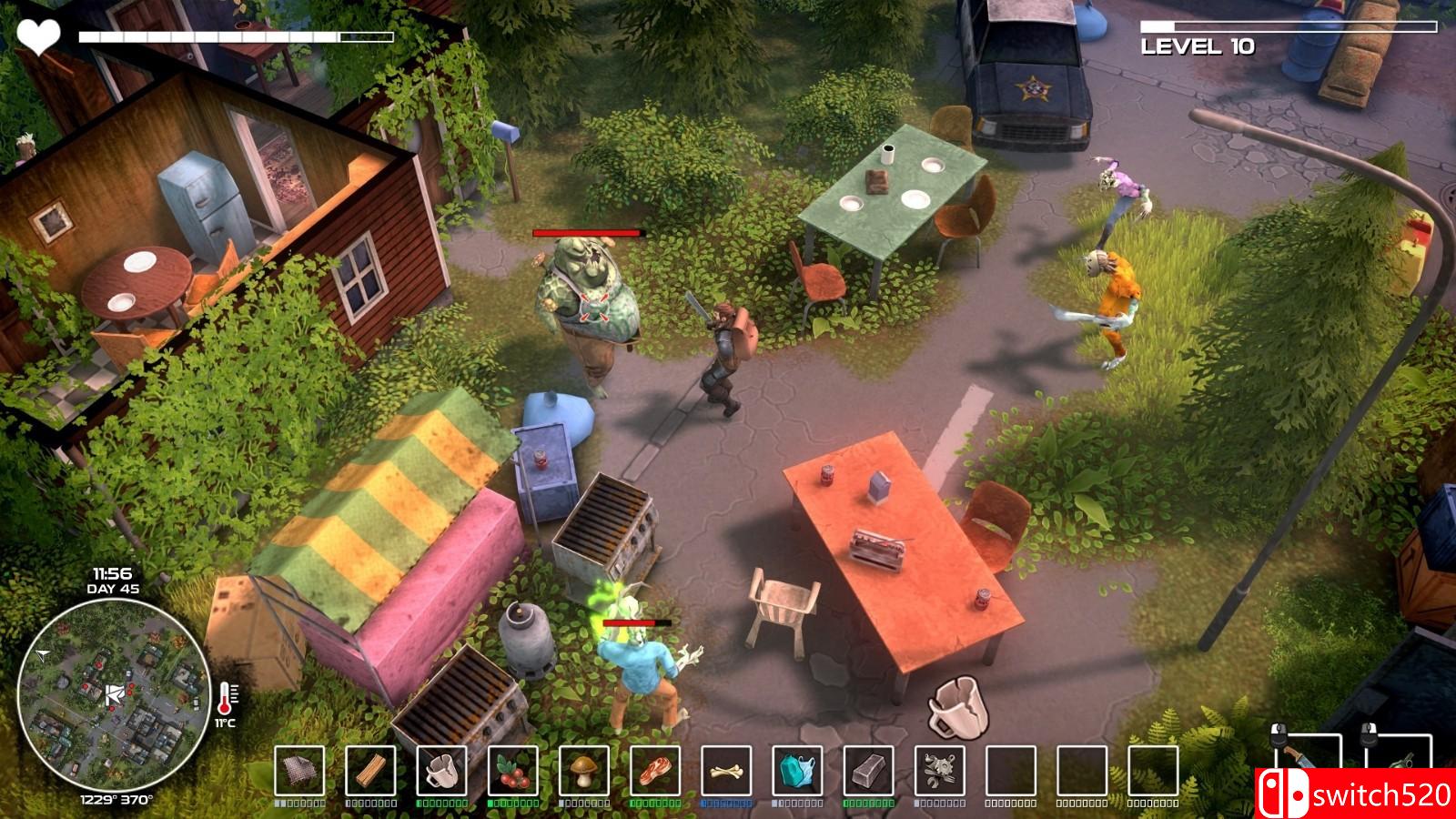This screenshot has height=819, width=1456.
Task: Choose the raw meat steak slot
Action: pos(654,771)
